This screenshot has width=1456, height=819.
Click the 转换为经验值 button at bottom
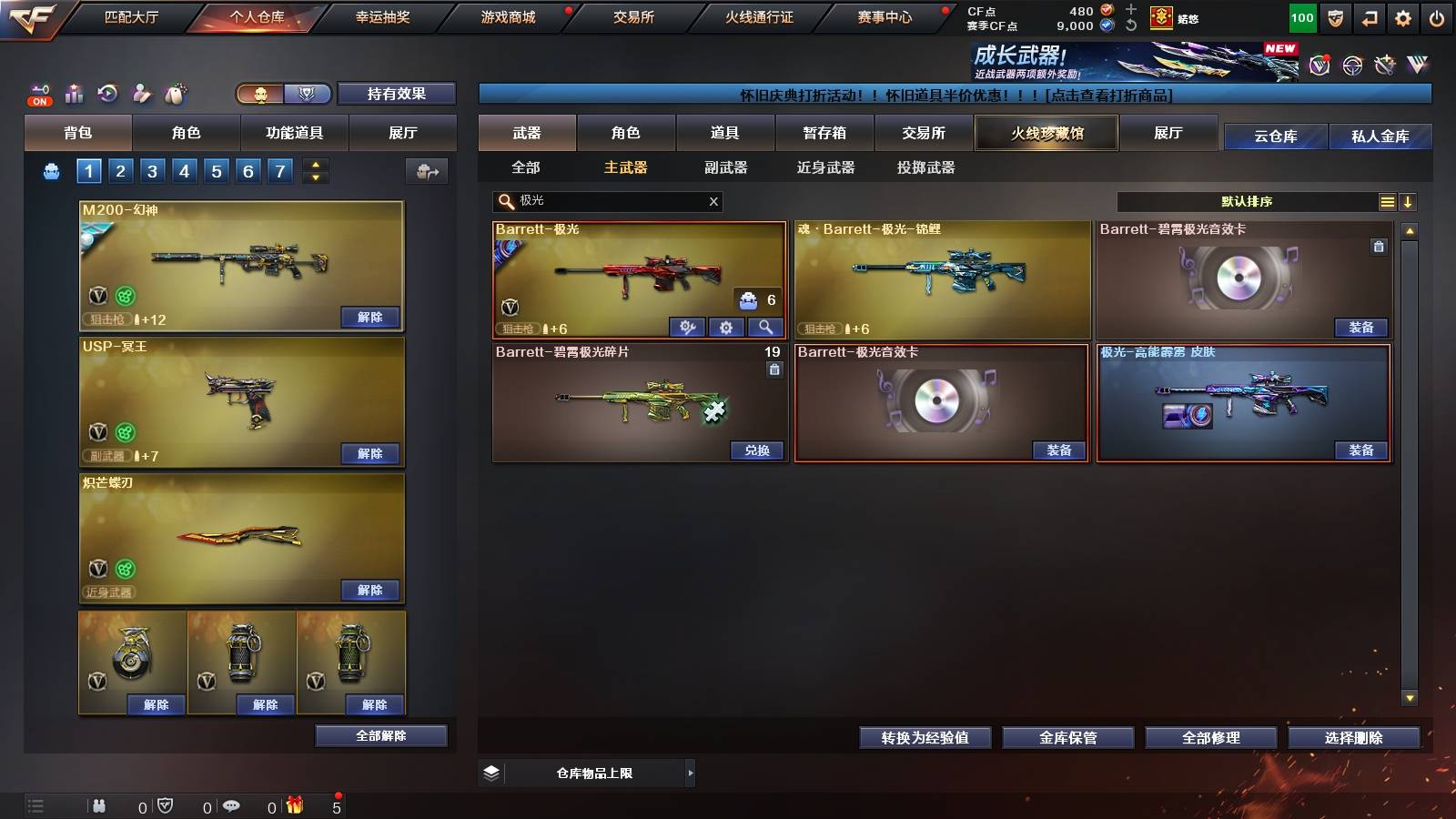(x=925, y=738)
